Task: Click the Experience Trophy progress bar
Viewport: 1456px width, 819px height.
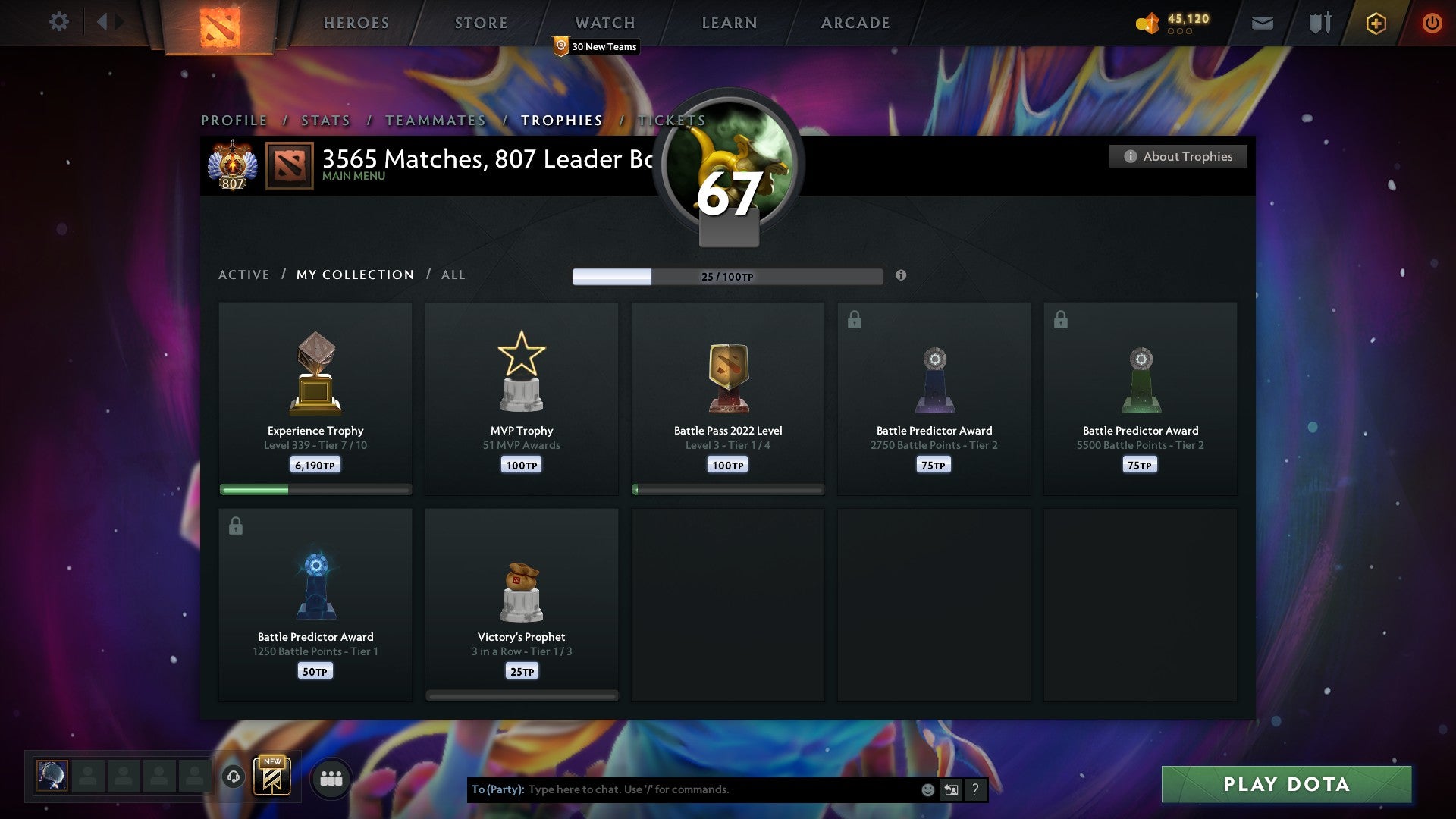Action: pos(315,490)
